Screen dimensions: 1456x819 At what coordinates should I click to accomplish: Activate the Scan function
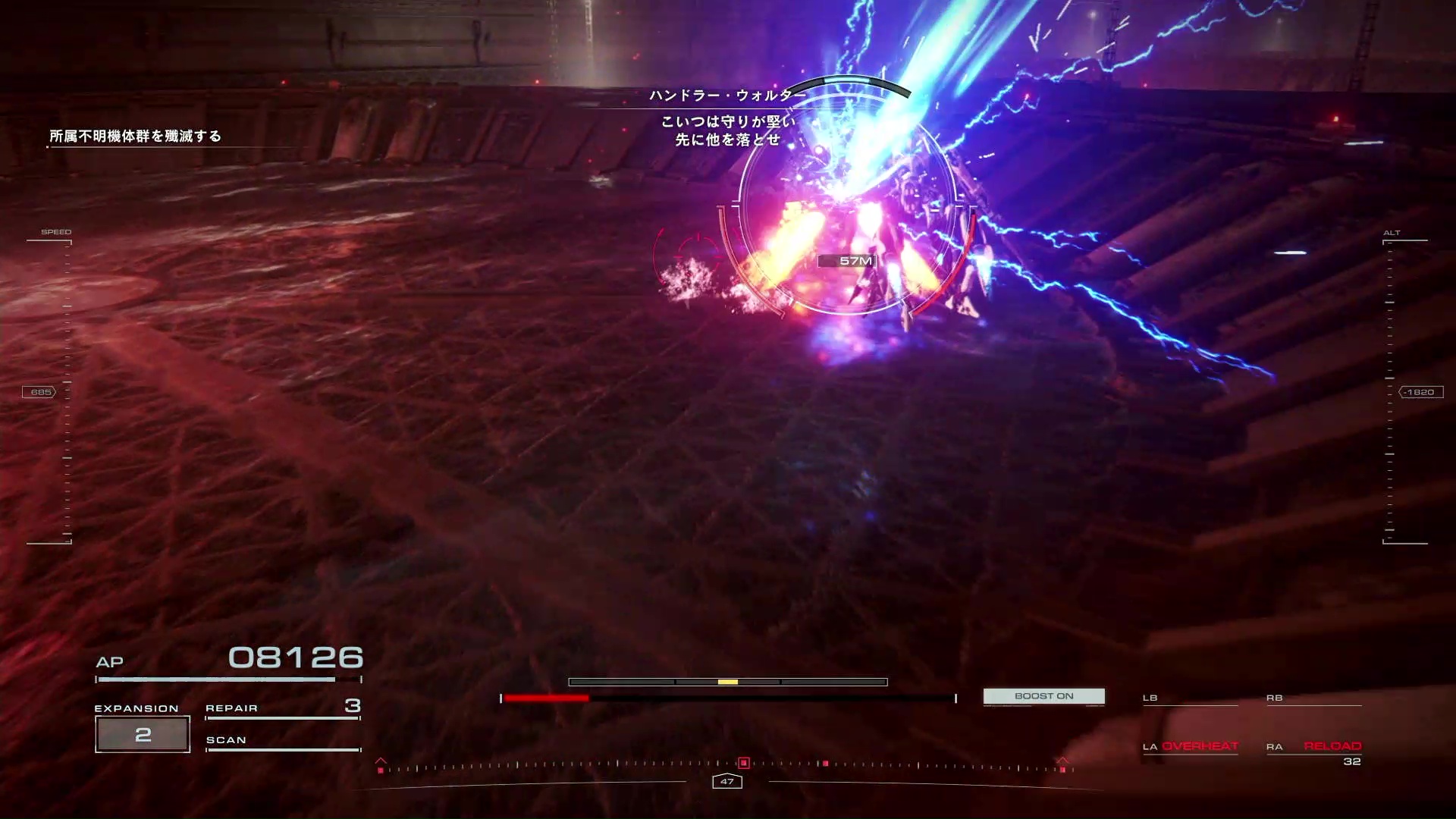282,741
